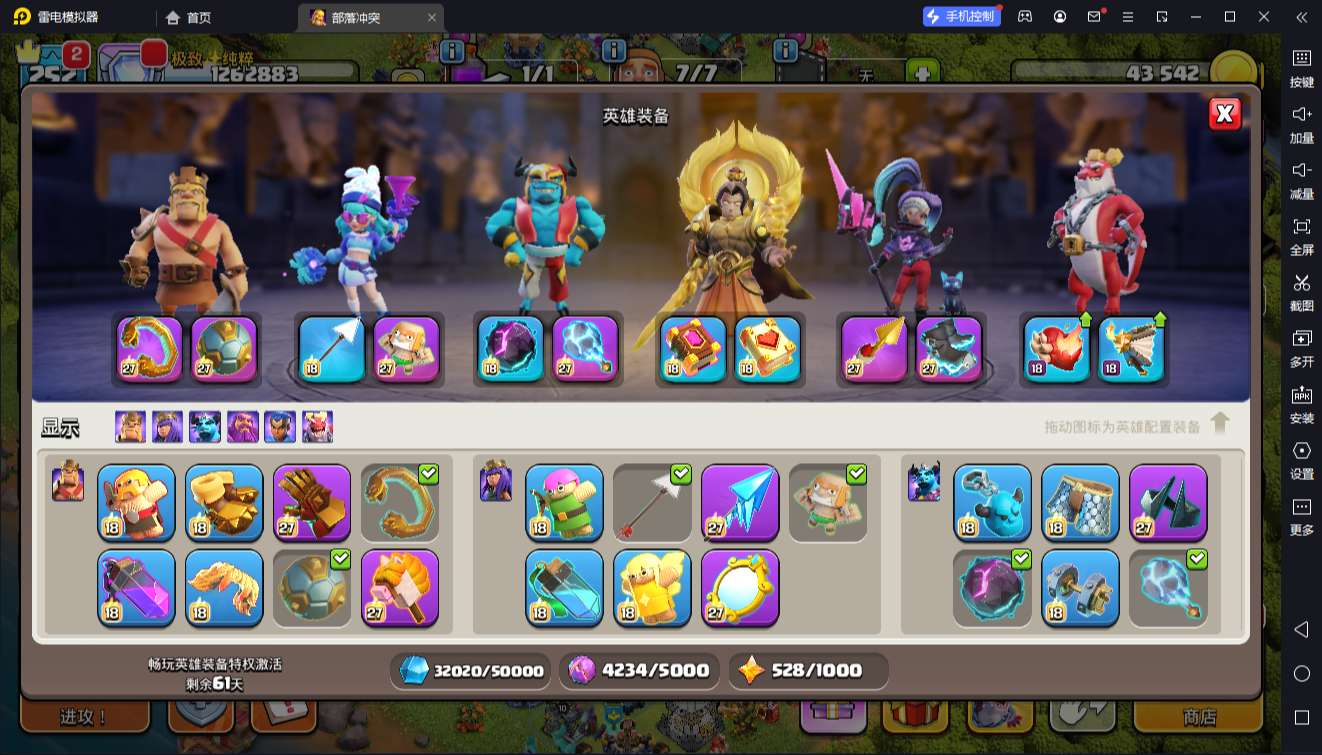Select the Barbarian Puppet equipment

(x=136, y=502)
